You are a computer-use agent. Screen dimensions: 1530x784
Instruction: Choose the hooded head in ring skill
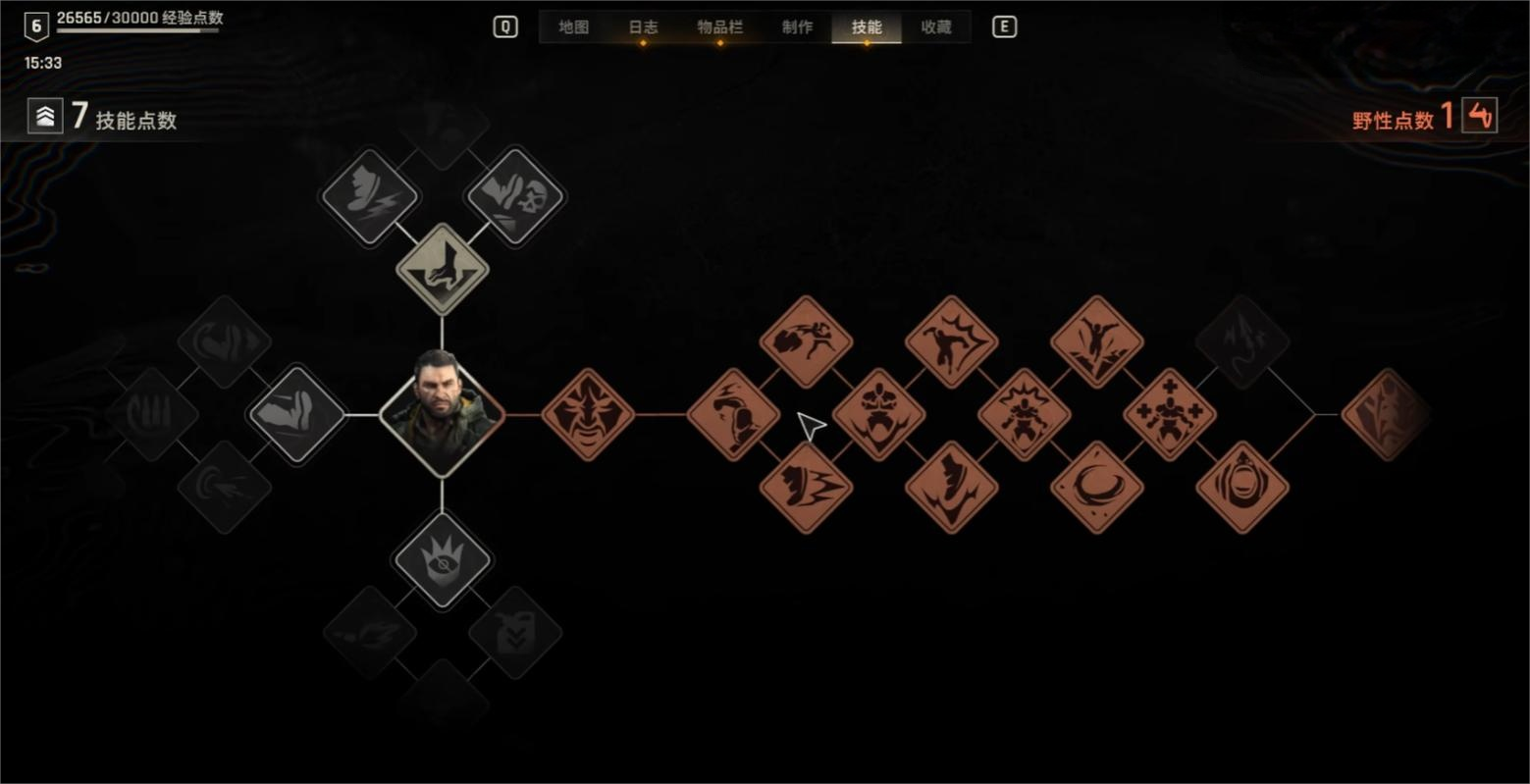(x=1242, y=487)
